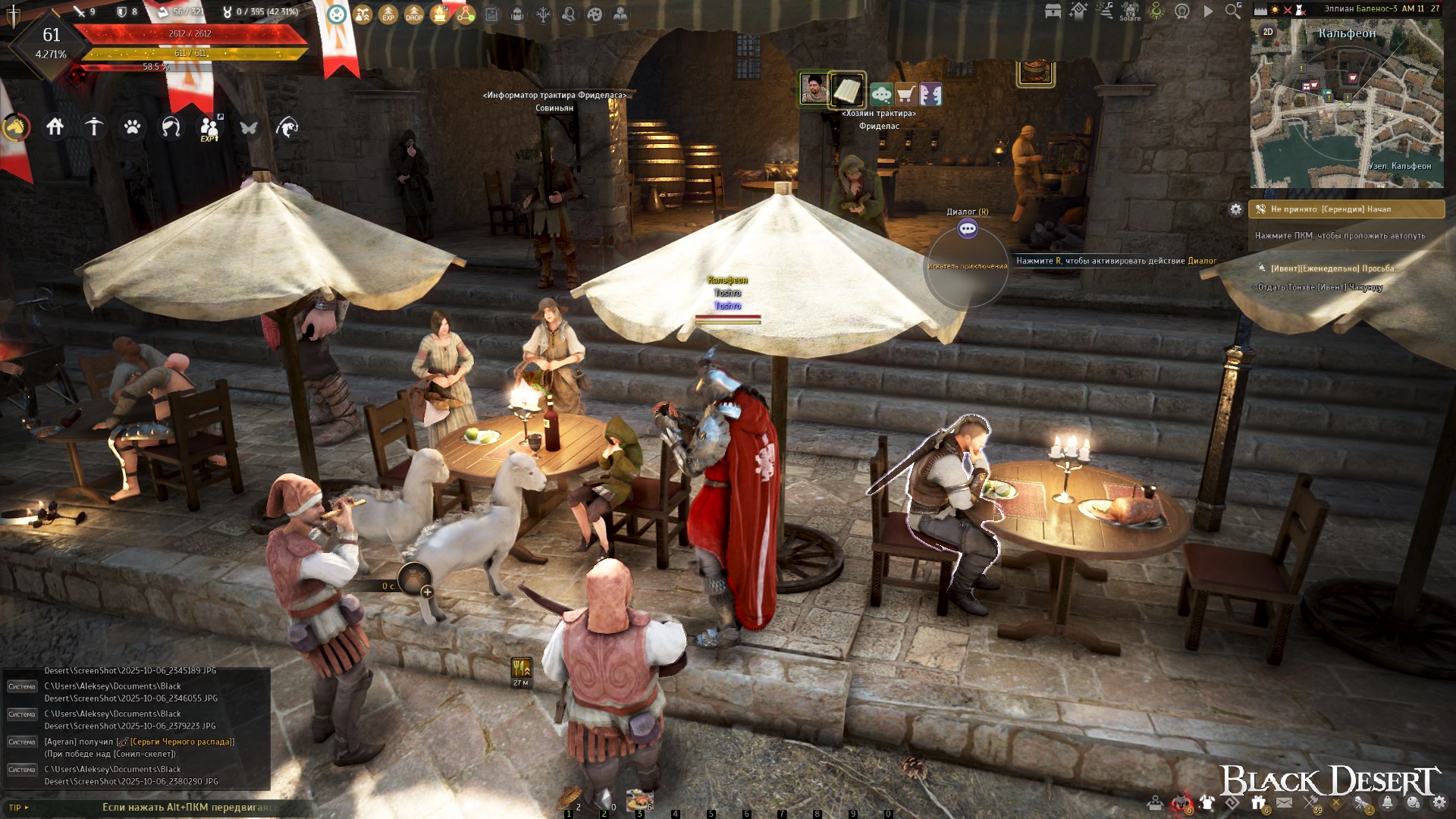Click the play triangle icon

(x=1208, y=11)
